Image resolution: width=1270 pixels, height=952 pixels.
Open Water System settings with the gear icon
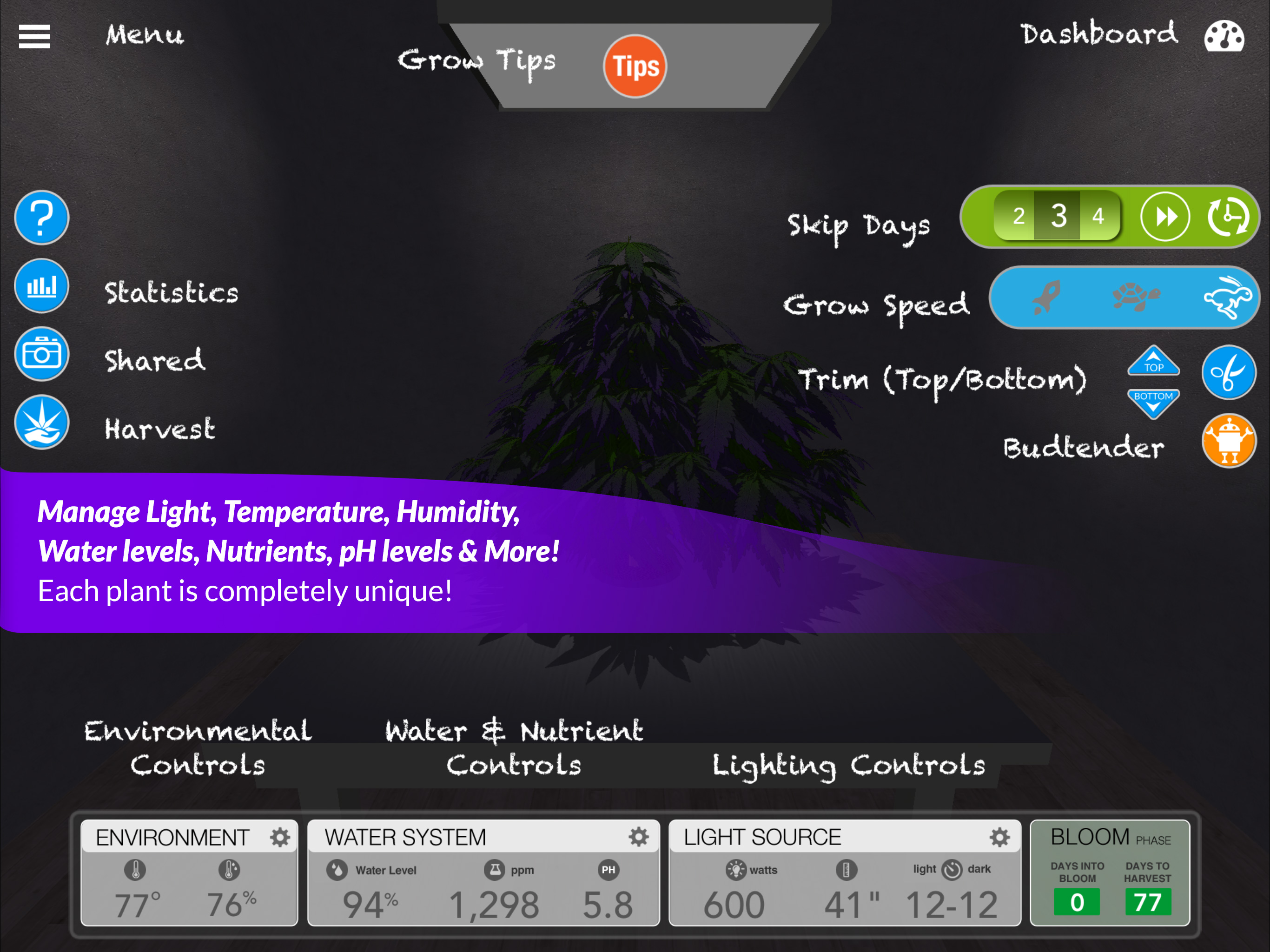pos(639,837)
